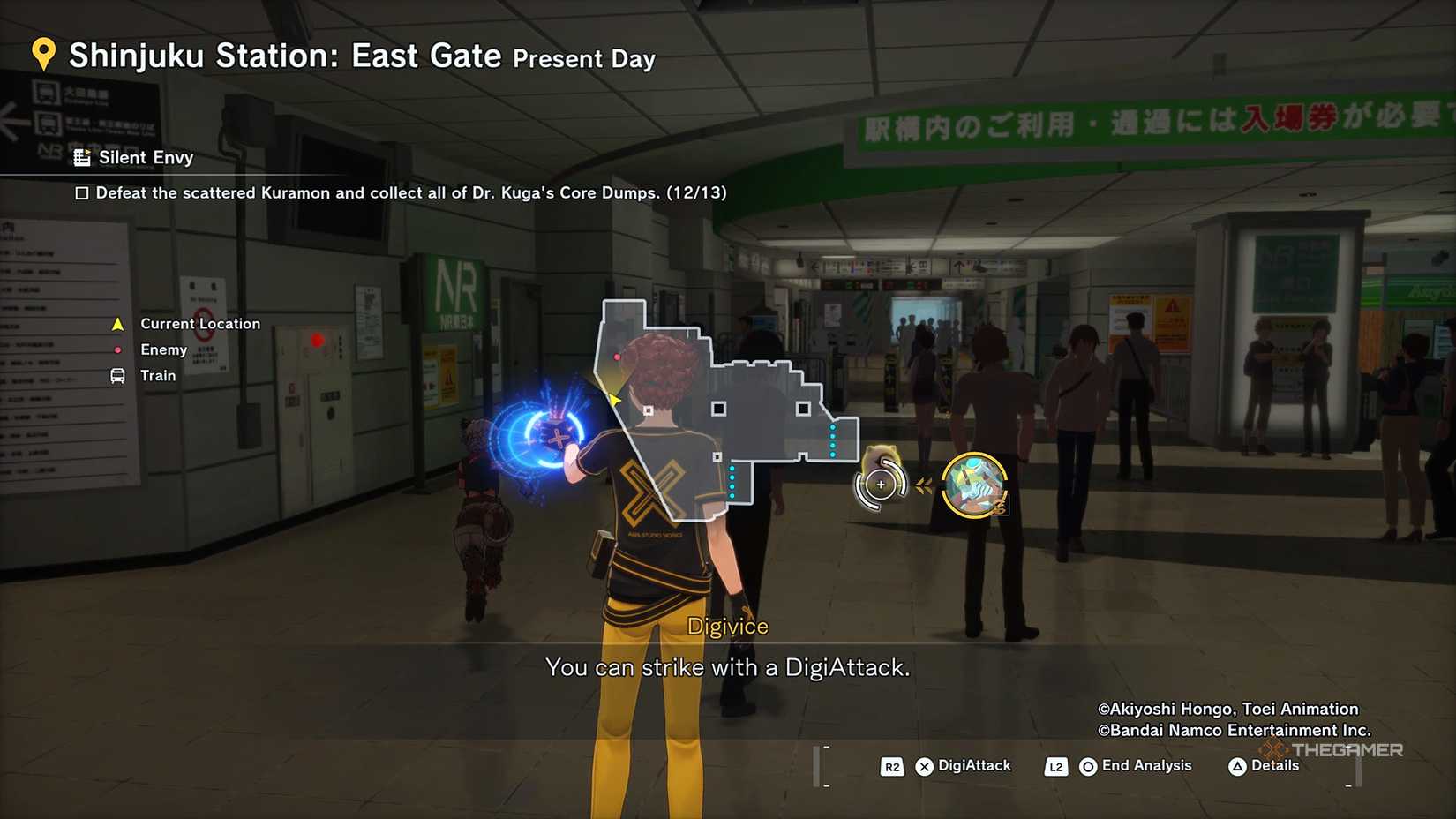Select the X button glyph for DigiAttack

[x=925, y=766]
